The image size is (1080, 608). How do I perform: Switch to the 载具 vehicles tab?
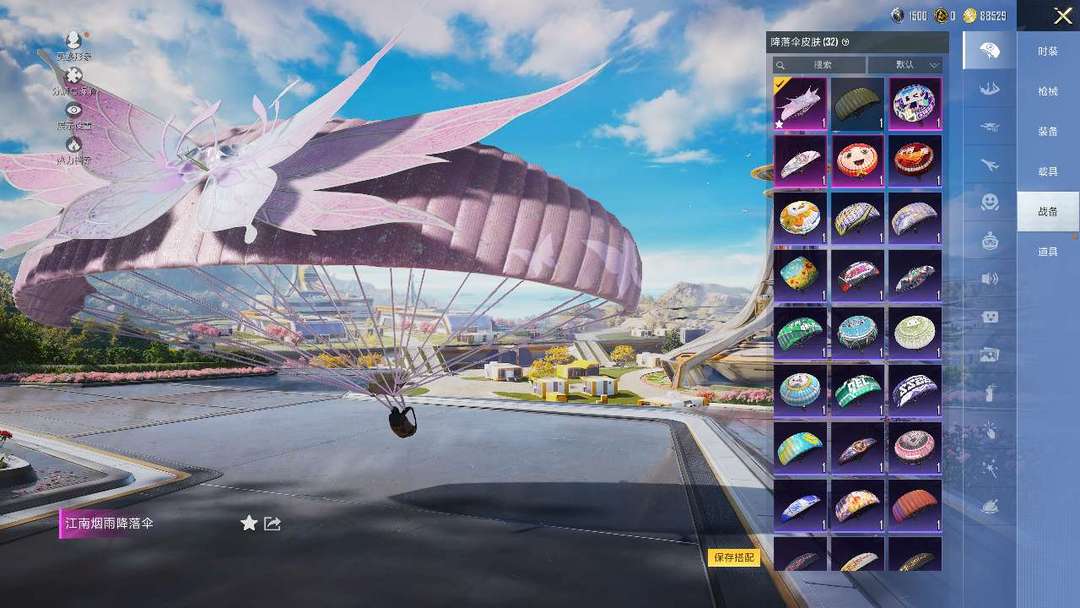[x=1047, y=171]
